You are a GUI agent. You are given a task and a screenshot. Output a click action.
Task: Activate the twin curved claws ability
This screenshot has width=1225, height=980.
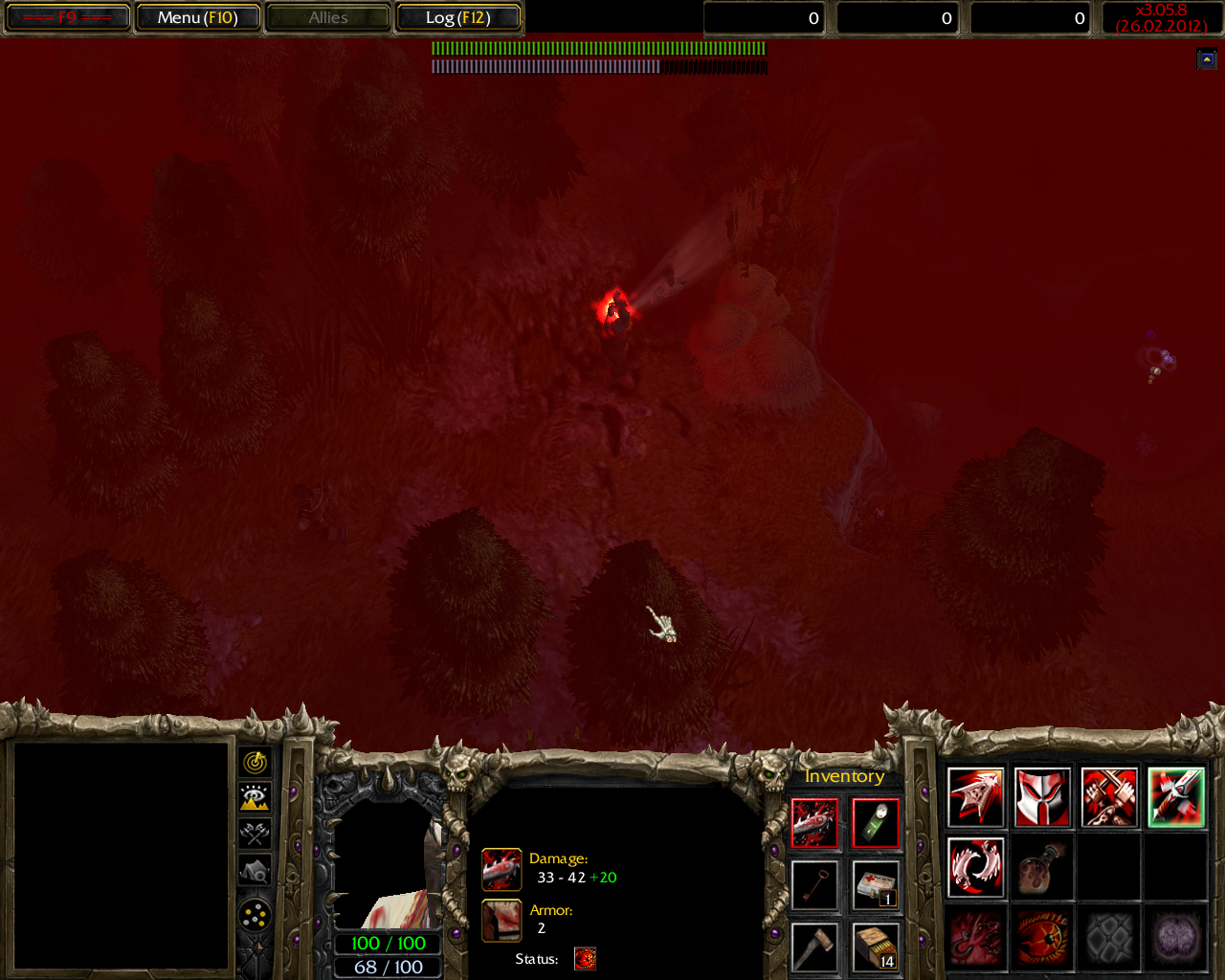[x=975, y=867]
